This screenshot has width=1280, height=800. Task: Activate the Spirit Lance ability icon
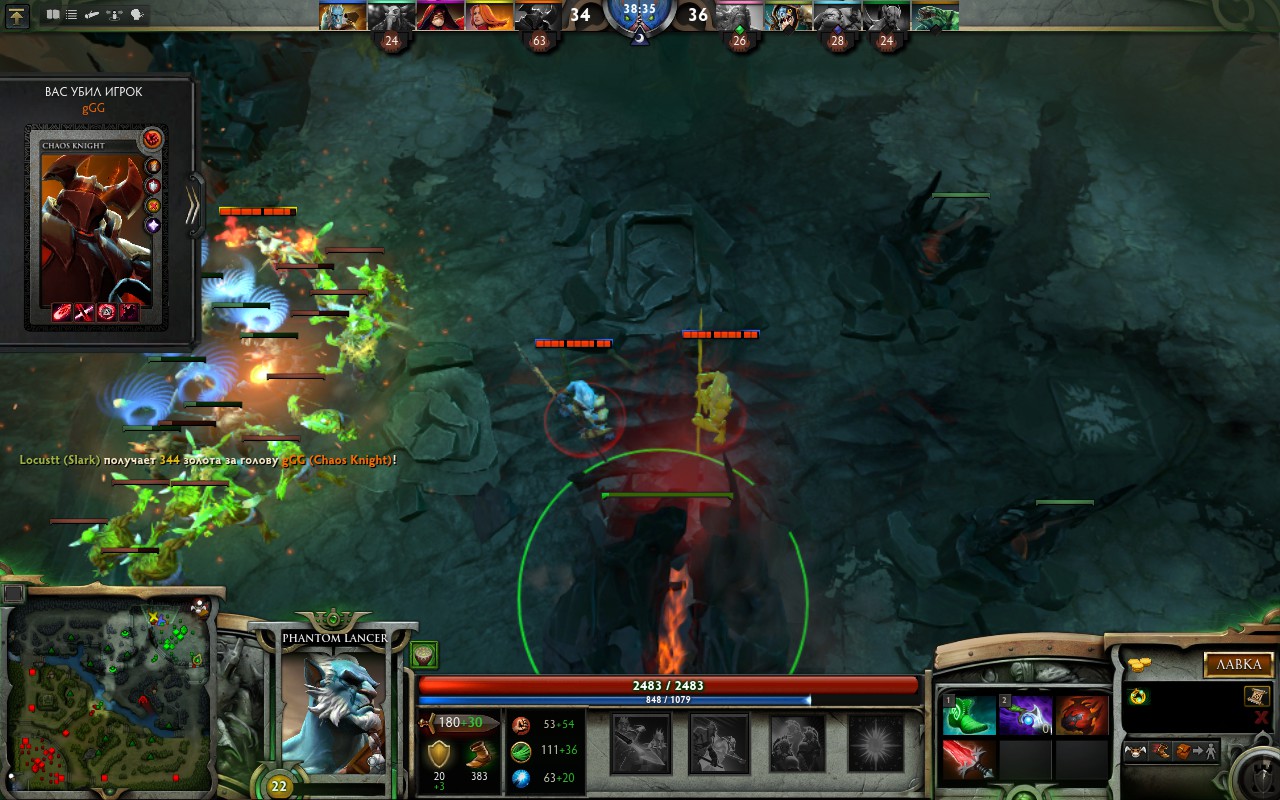click(x=641, y=743)
